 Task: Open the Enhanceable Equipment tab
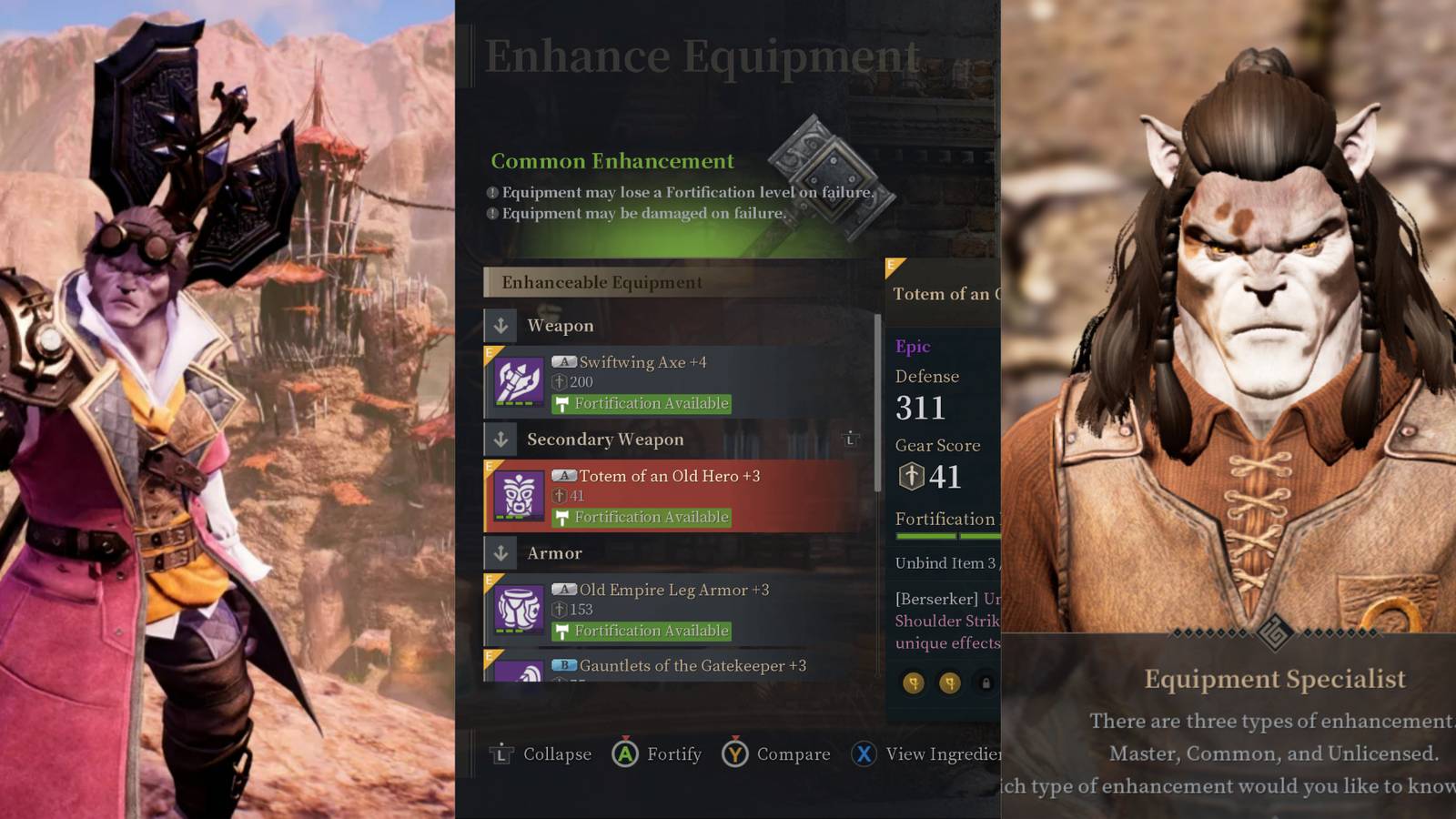tap(602, 282)
